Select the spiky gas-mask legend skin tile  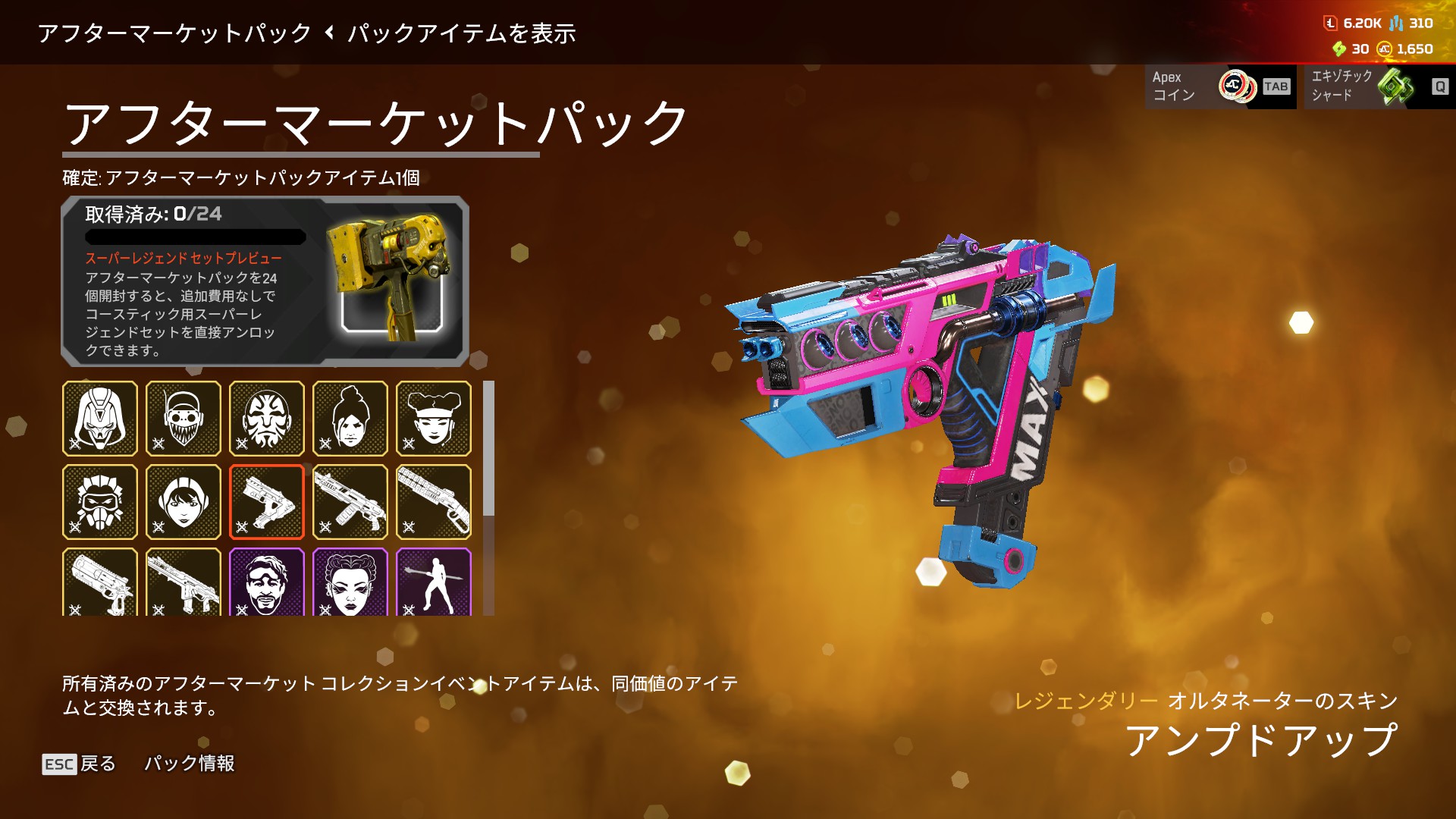pos(100,502)
